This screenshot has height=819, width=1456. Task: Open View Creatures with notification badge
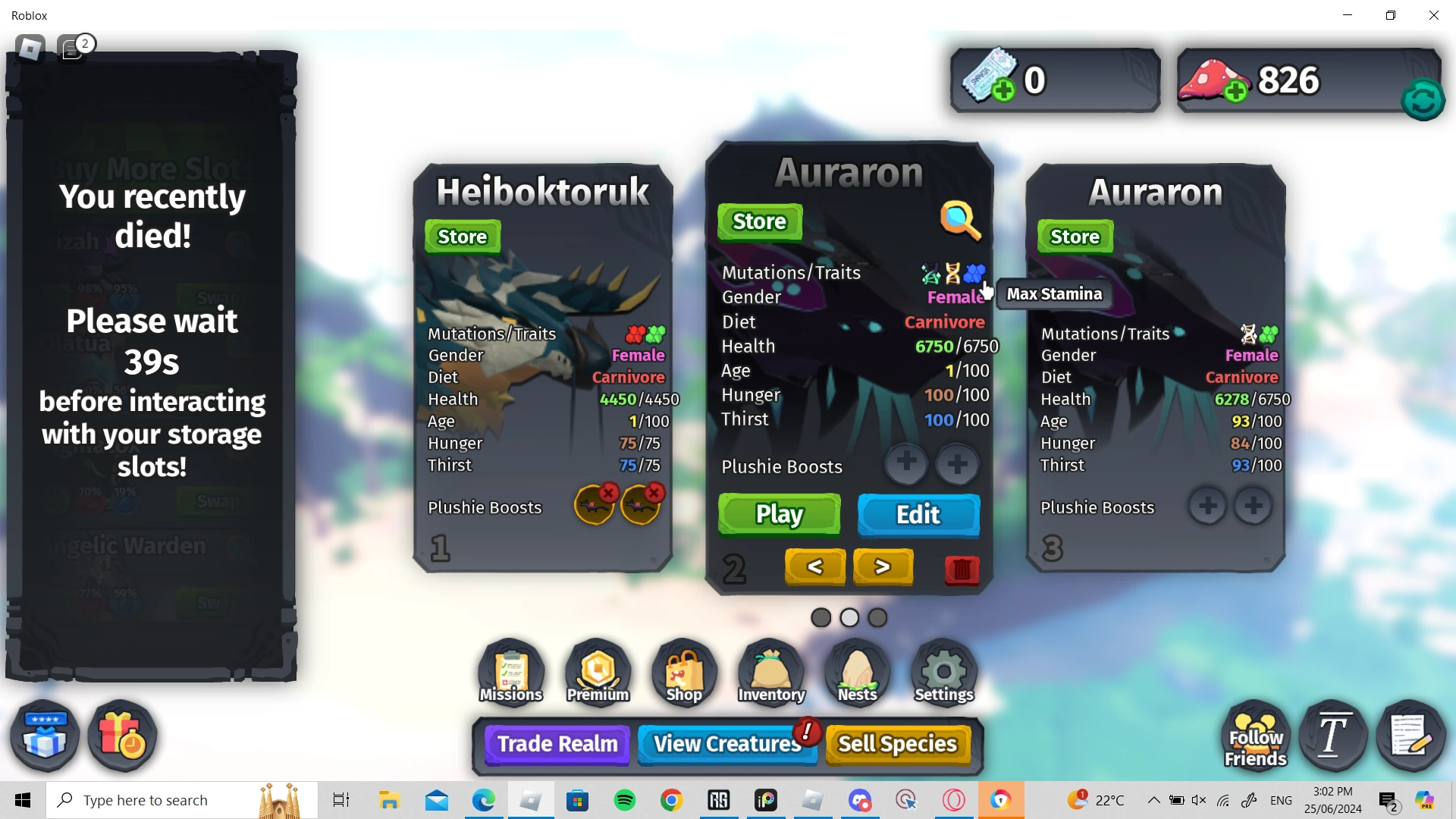click(x=726, y=744)
